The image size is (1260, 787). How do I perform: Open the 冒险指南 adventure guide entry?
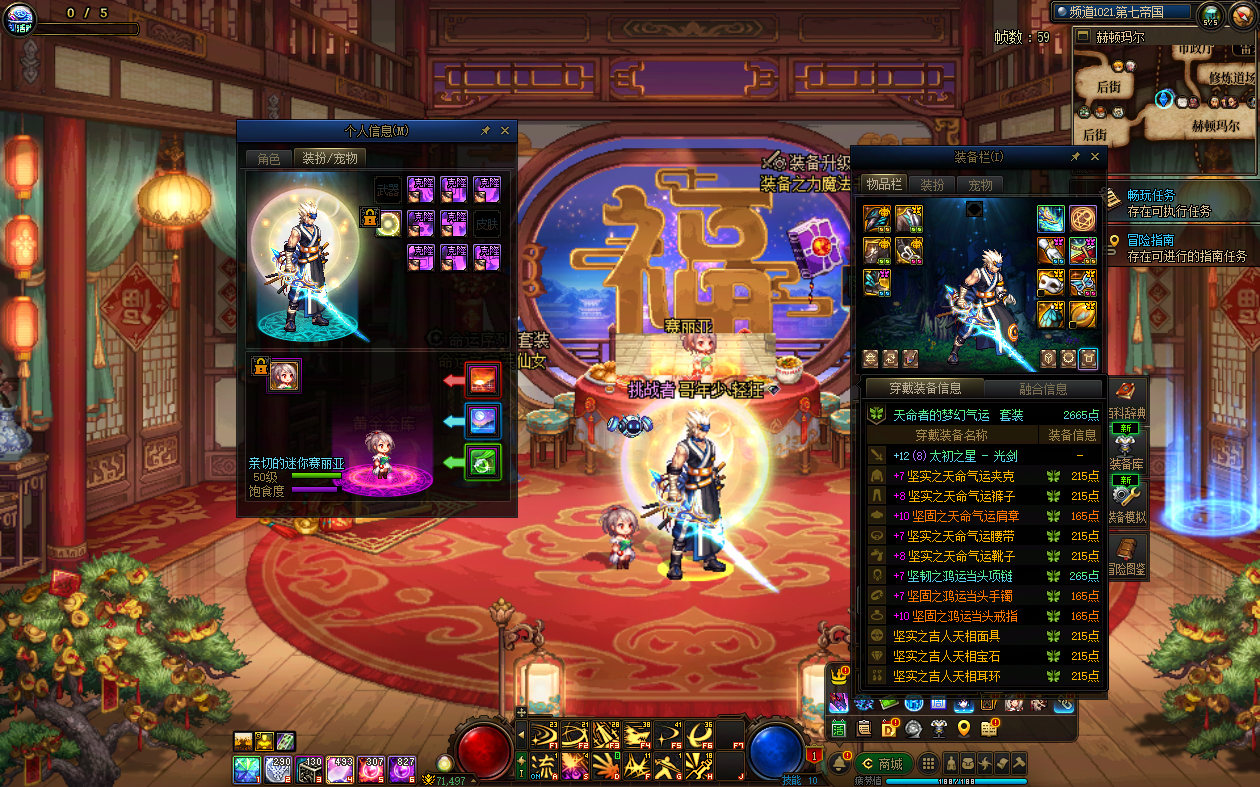tap(1151, 240)
